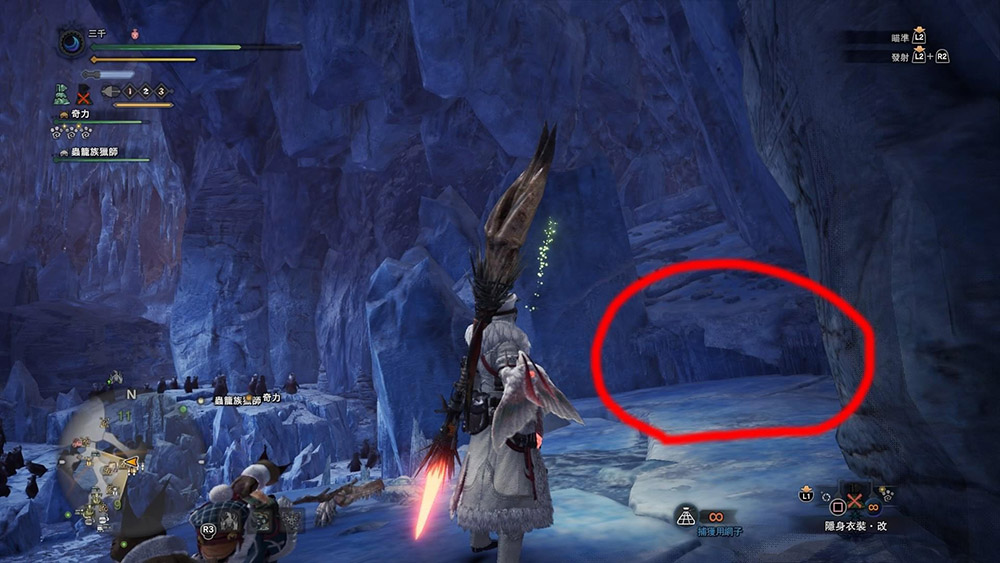Click the crossed-out black mantle icon

84,94
